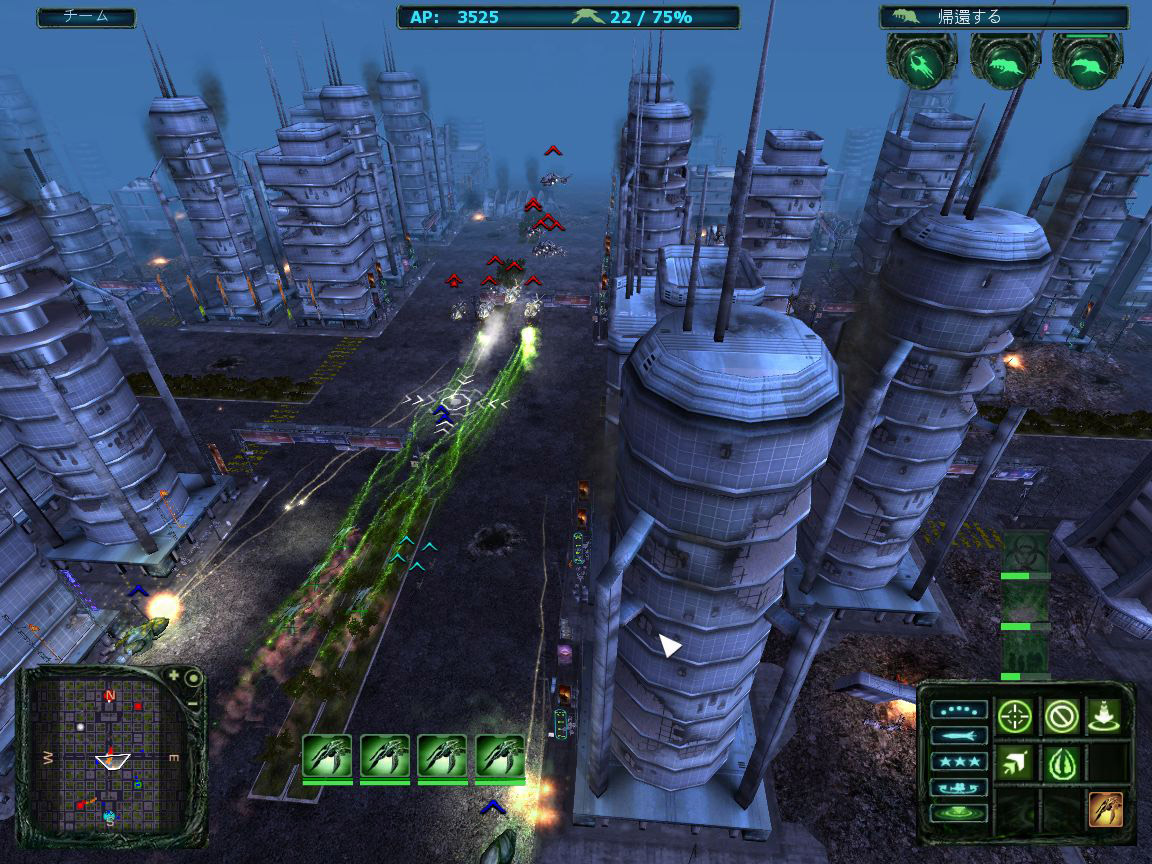Activate the landing arrow command
Screen dimensions: 1152x864
[x=1105, y=715]
